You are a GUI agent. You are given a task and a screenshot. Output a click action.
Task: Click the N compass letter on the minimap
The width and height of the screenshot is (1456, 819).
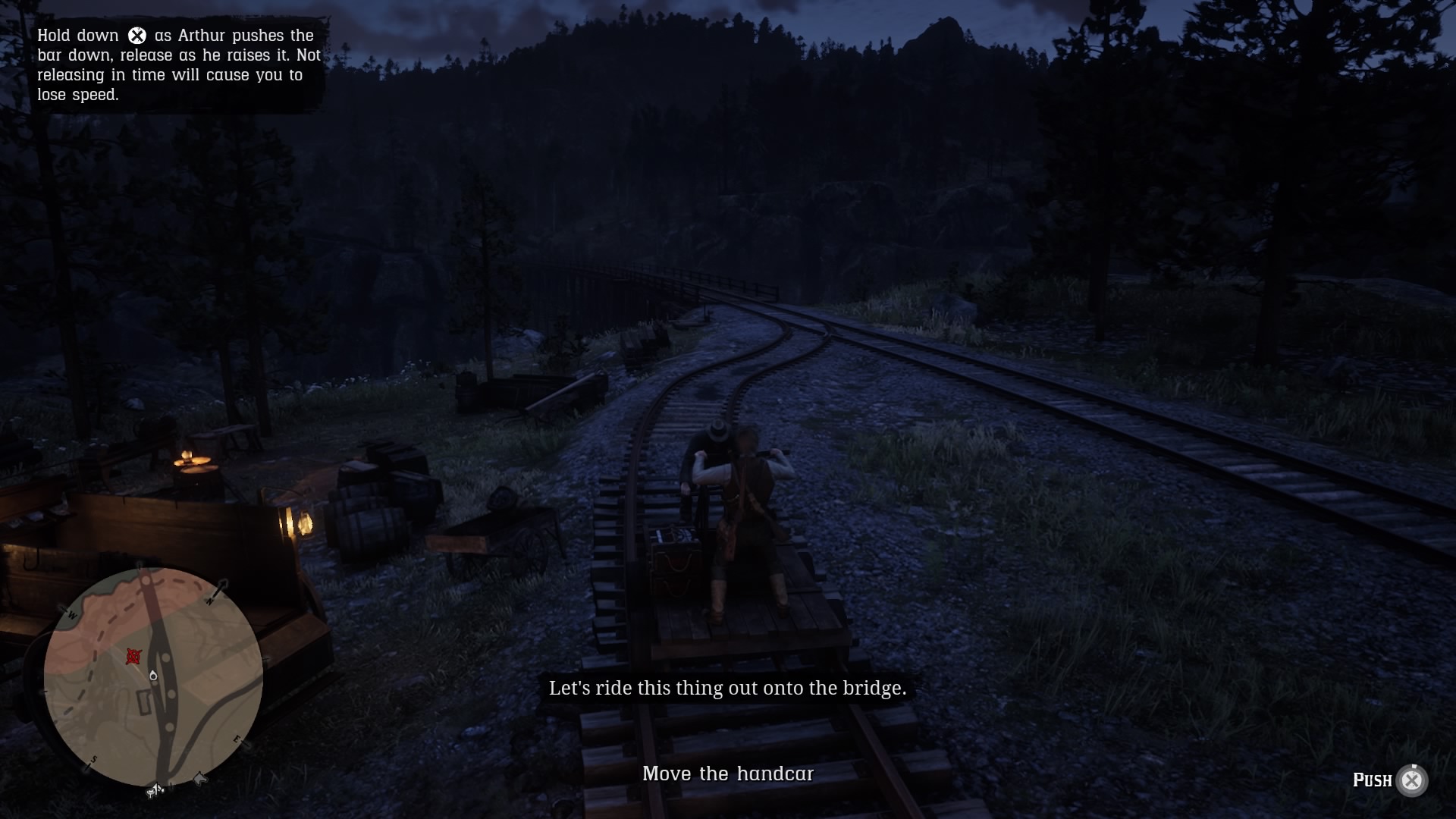[x=211, y=601]
